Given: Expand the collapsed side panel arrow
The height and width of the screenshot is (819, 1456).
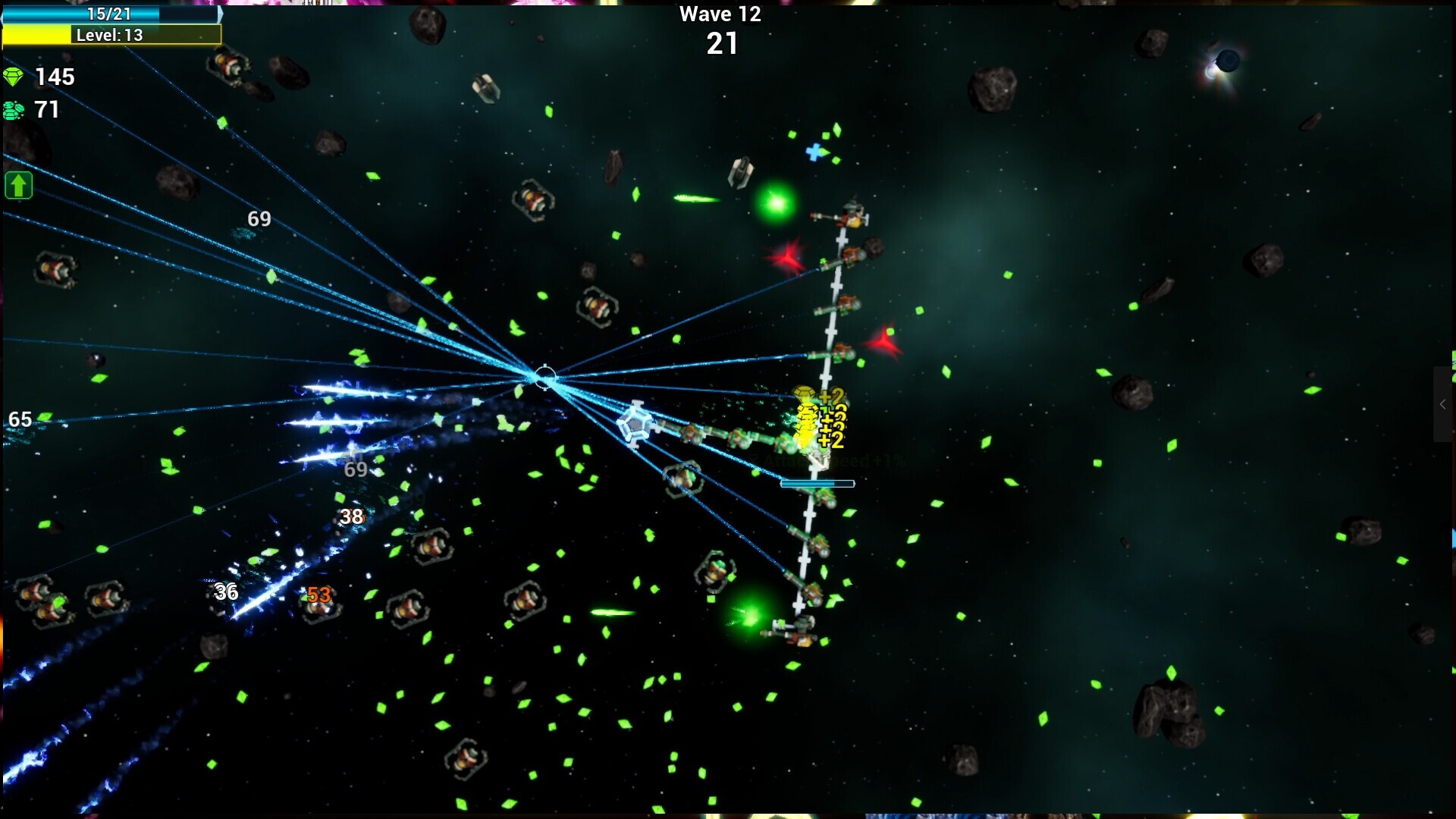Looking at the screenshot, I should [1442, 404].
